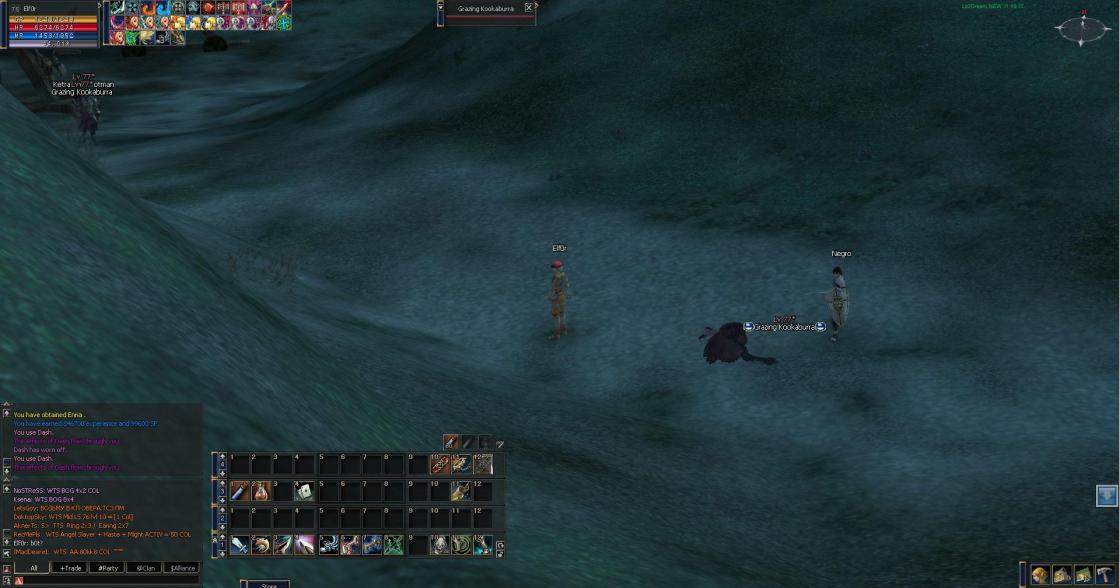
Task: Use the red potion on the hotbar
Action: pyautogui.click(x=261, y=491)
